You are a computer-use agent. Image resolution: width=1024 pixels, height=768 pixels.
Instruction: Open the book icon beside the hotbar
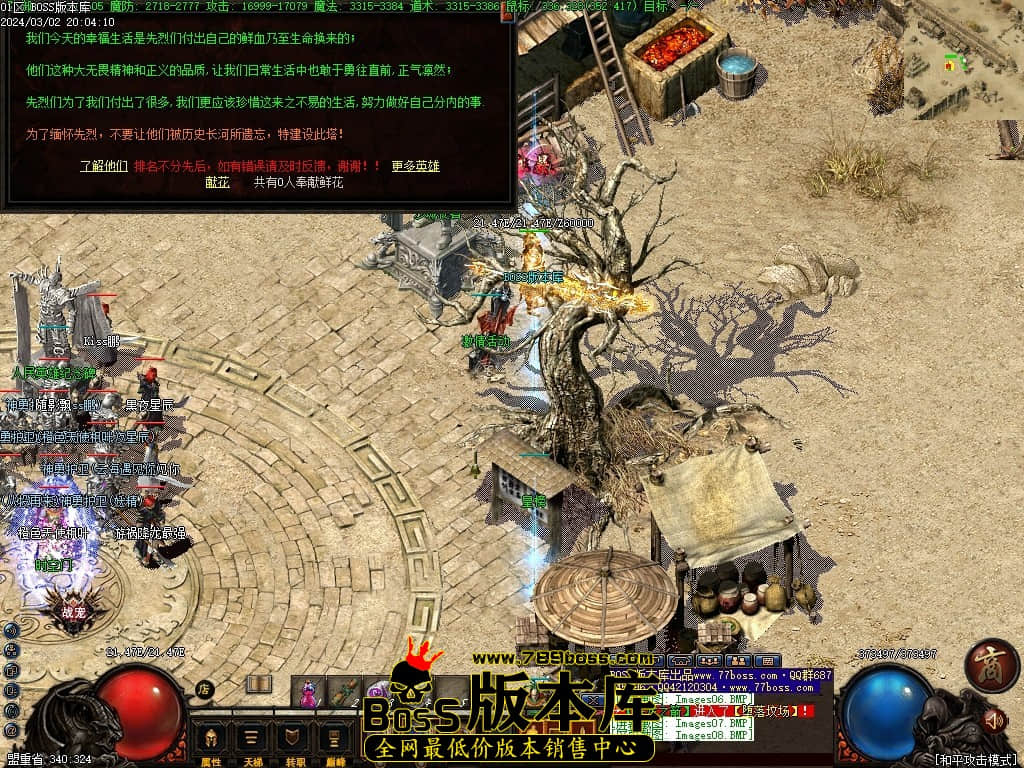tap(259, 684)
